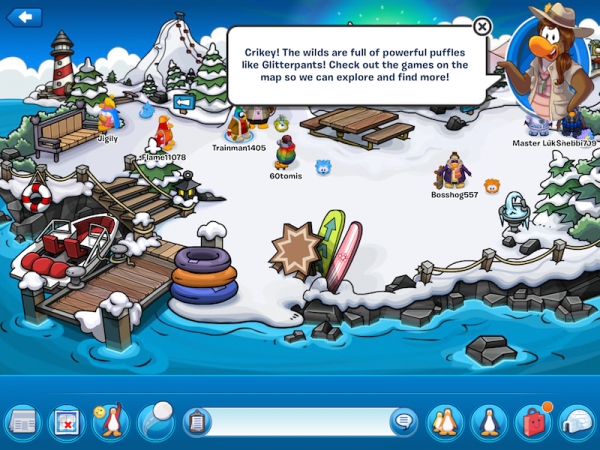Open the clipboard quick-chat messages
Viewport: 600px width, 450px height.
198,422
